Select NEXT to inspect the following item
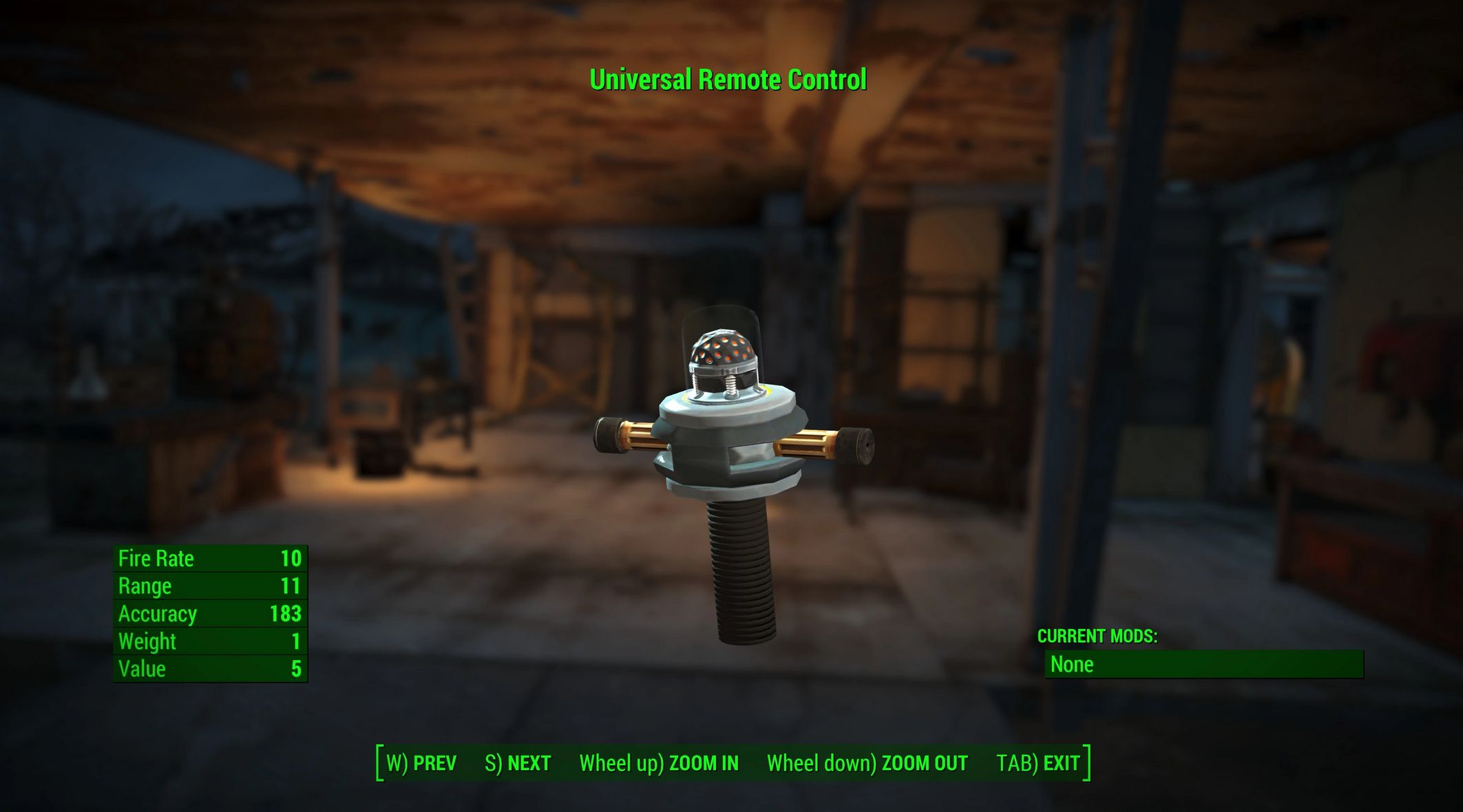 (x=518, y=763)
